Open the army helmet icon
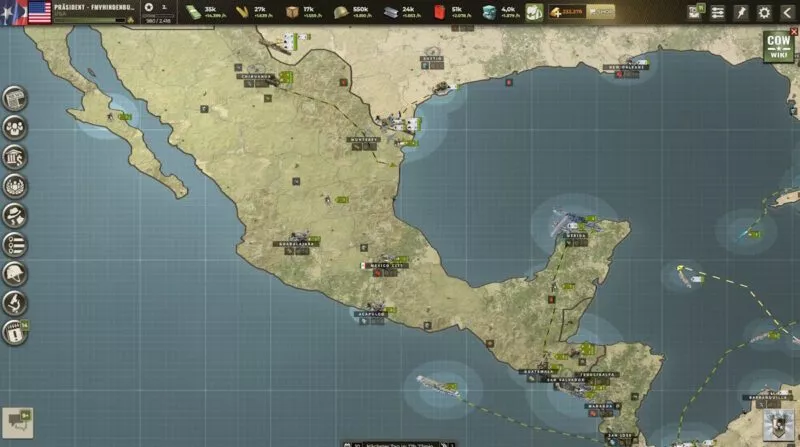This screenshot has height=447, width=800. [15, 273]
